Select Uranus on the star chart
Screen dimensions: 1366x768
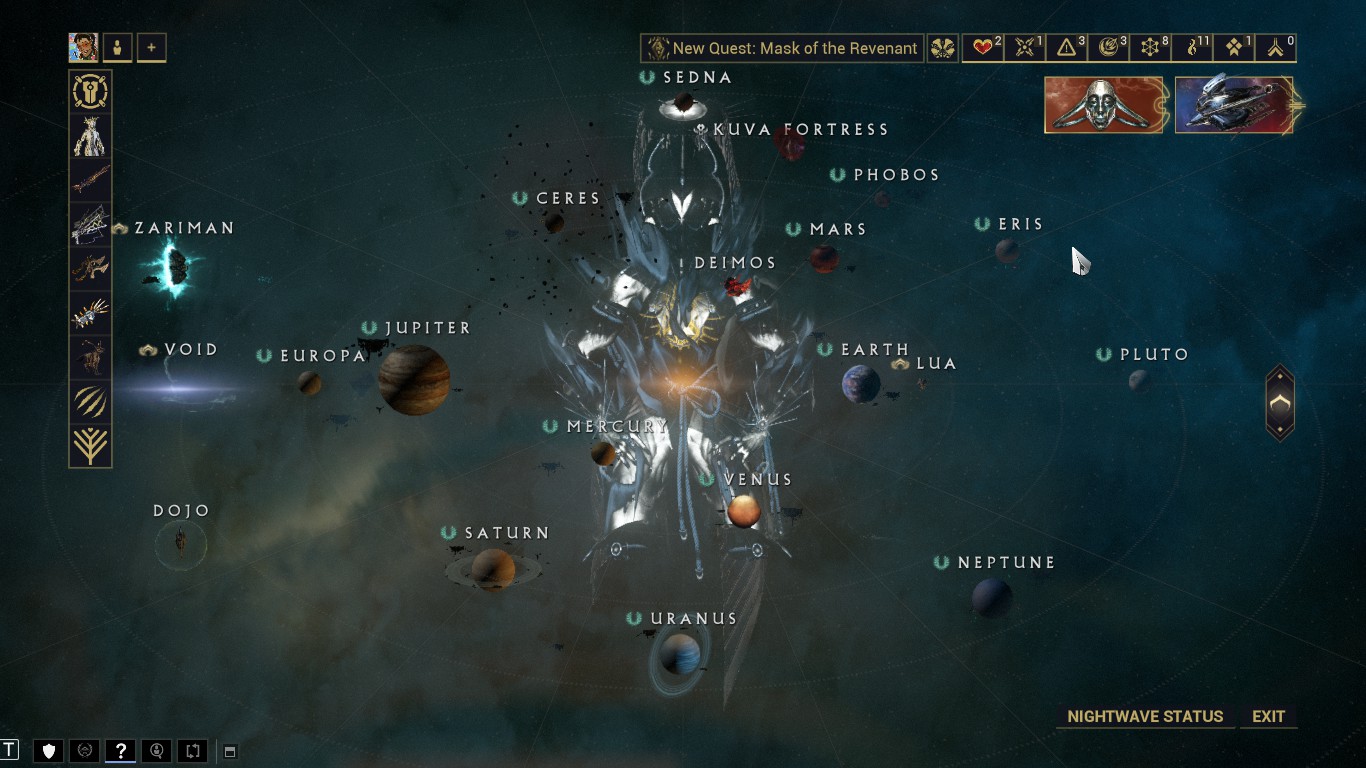680,654
